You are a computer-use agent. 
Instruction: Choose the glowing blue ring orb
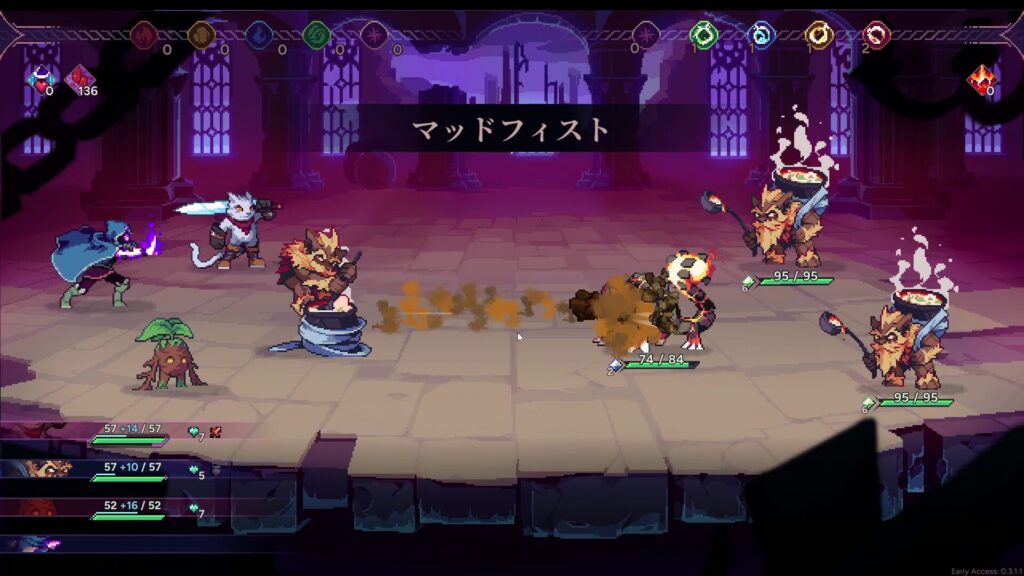762,36
